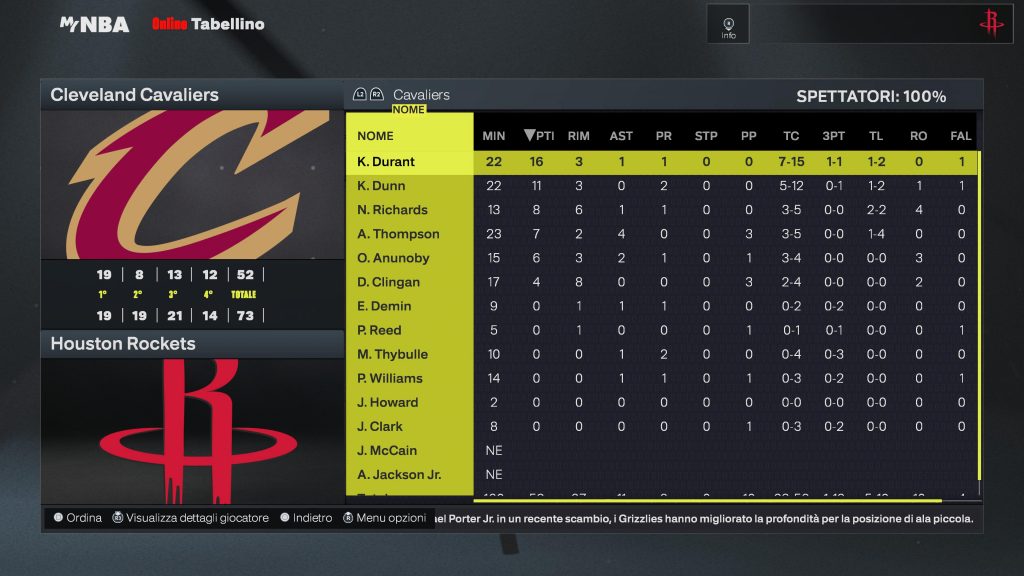Choose A. Jackson Jr. from the roster

399,474
